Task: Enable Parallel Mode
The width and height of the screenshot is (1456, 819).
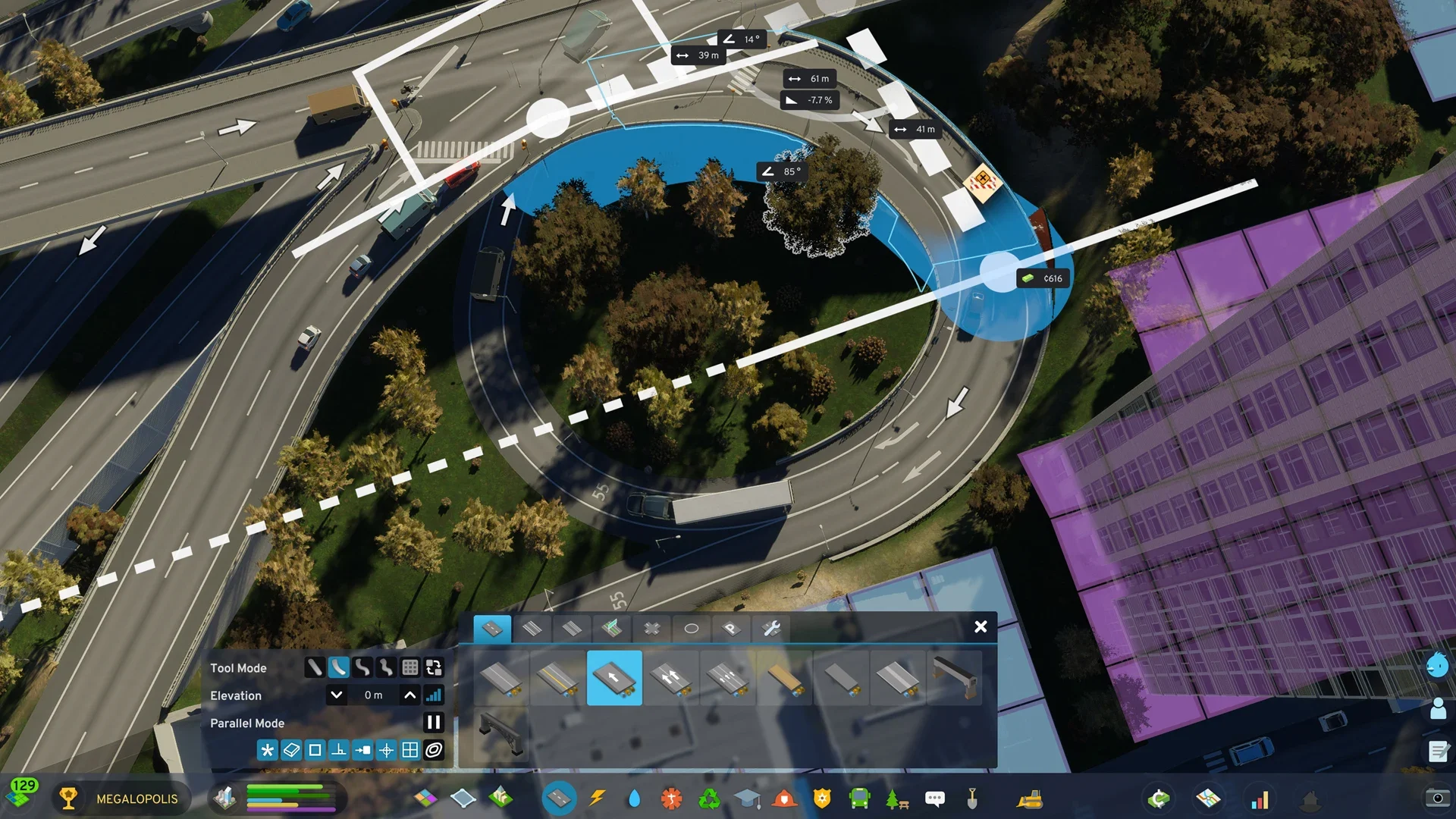Action: [433, 723]
